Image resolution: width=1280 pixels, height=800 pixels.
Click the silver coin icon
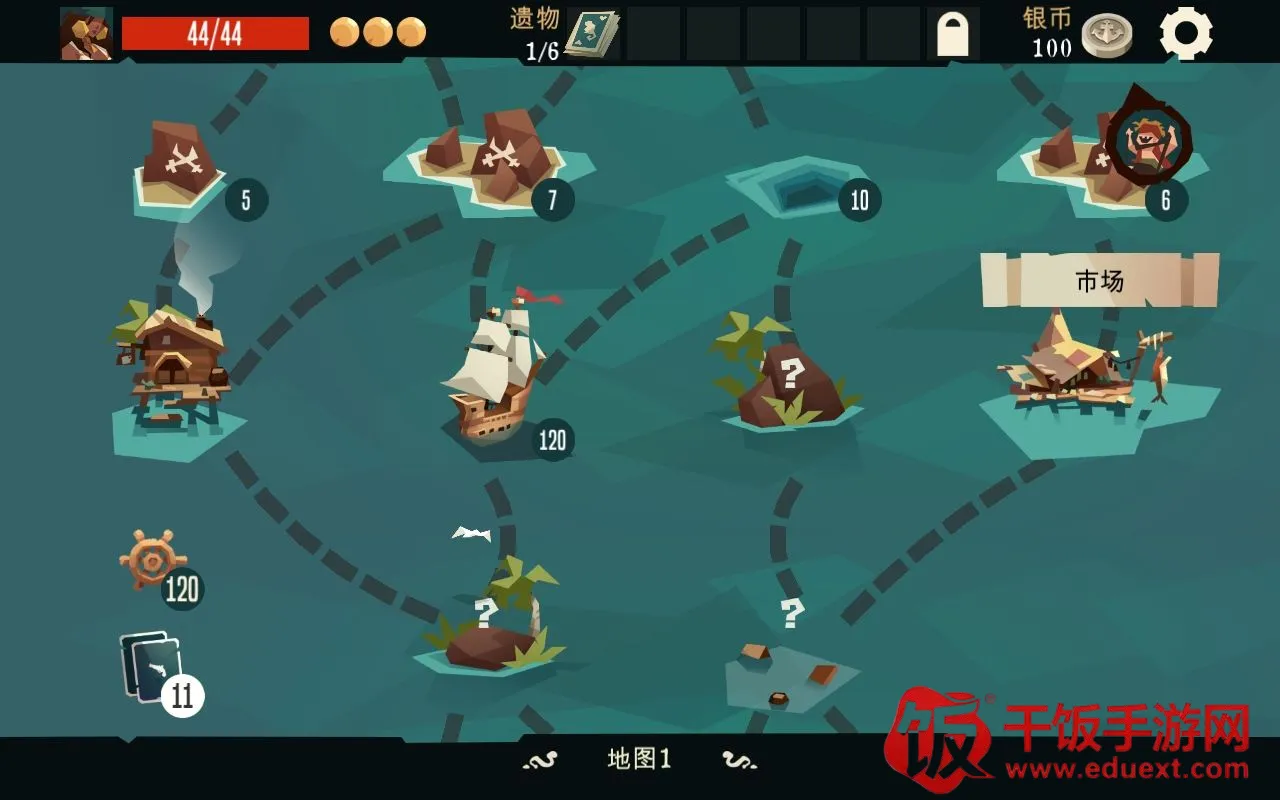point(1106,35)
